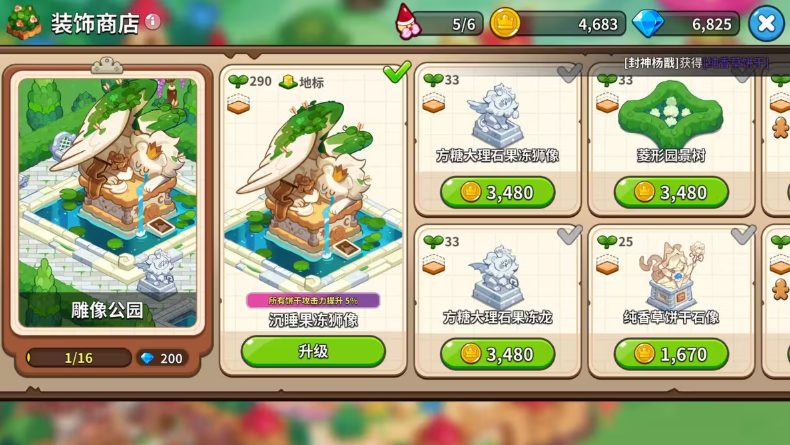This screenshot has height=445, width=790.
Task: Close the decoration shop
Action: tap(766, 23)
